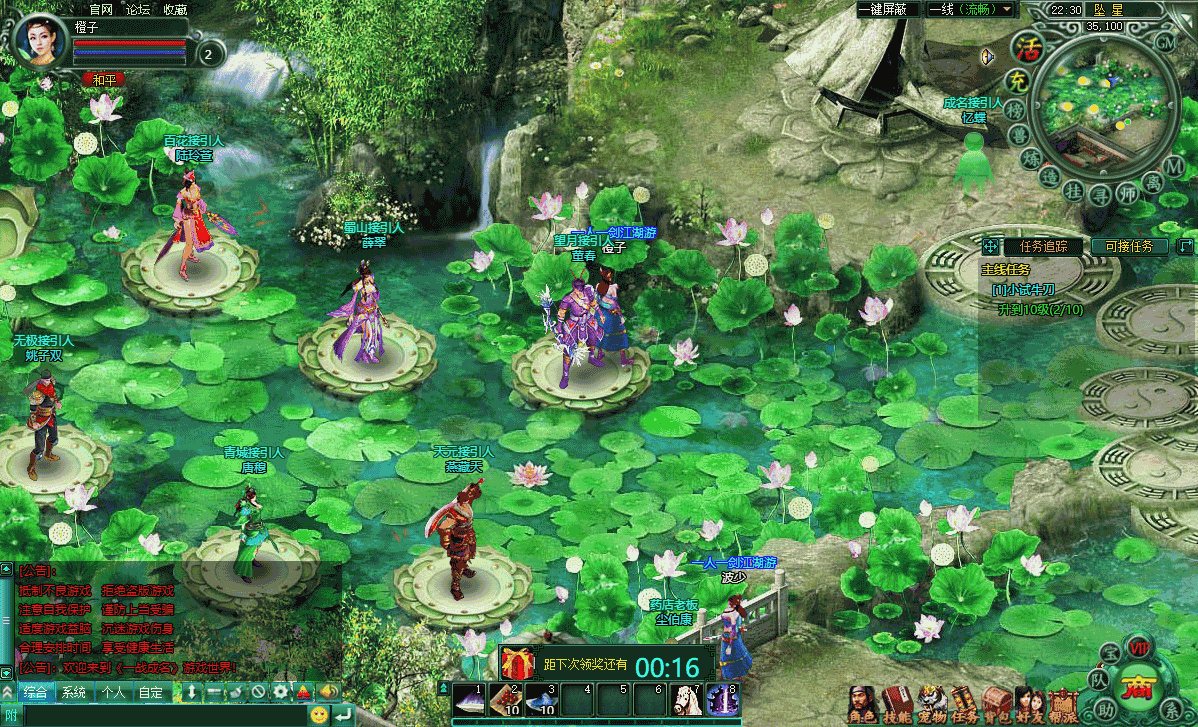Open the smiley emoji picker in chat
Image resolution: width=1198 pixels, height=727 pixels.
[319, 714]
